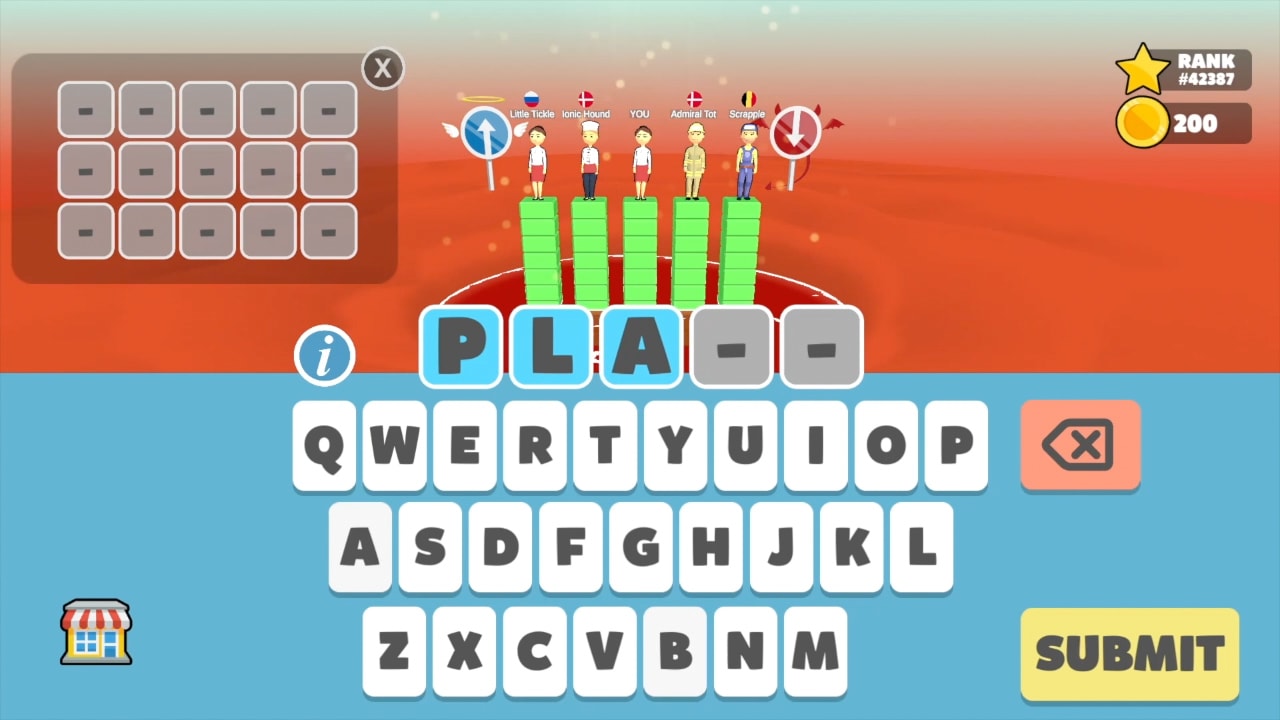Close the letter grid panel
Viewport: 1280px width, 720px height.
coord(382,68)
